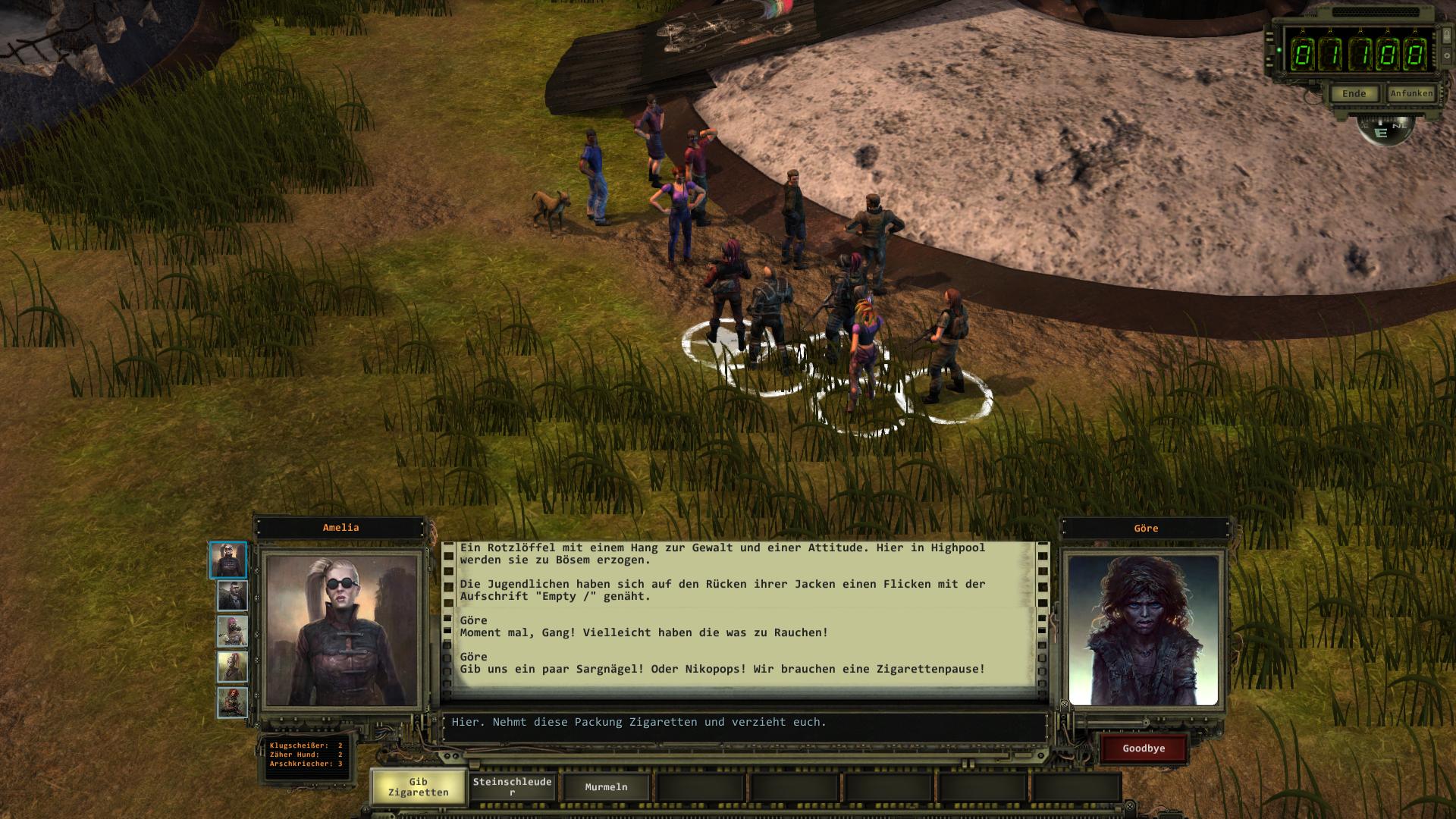This screenshot has width=1456, height=819.
Task: End the conversation with Goodbye
Action: [x=1144, y=748]
